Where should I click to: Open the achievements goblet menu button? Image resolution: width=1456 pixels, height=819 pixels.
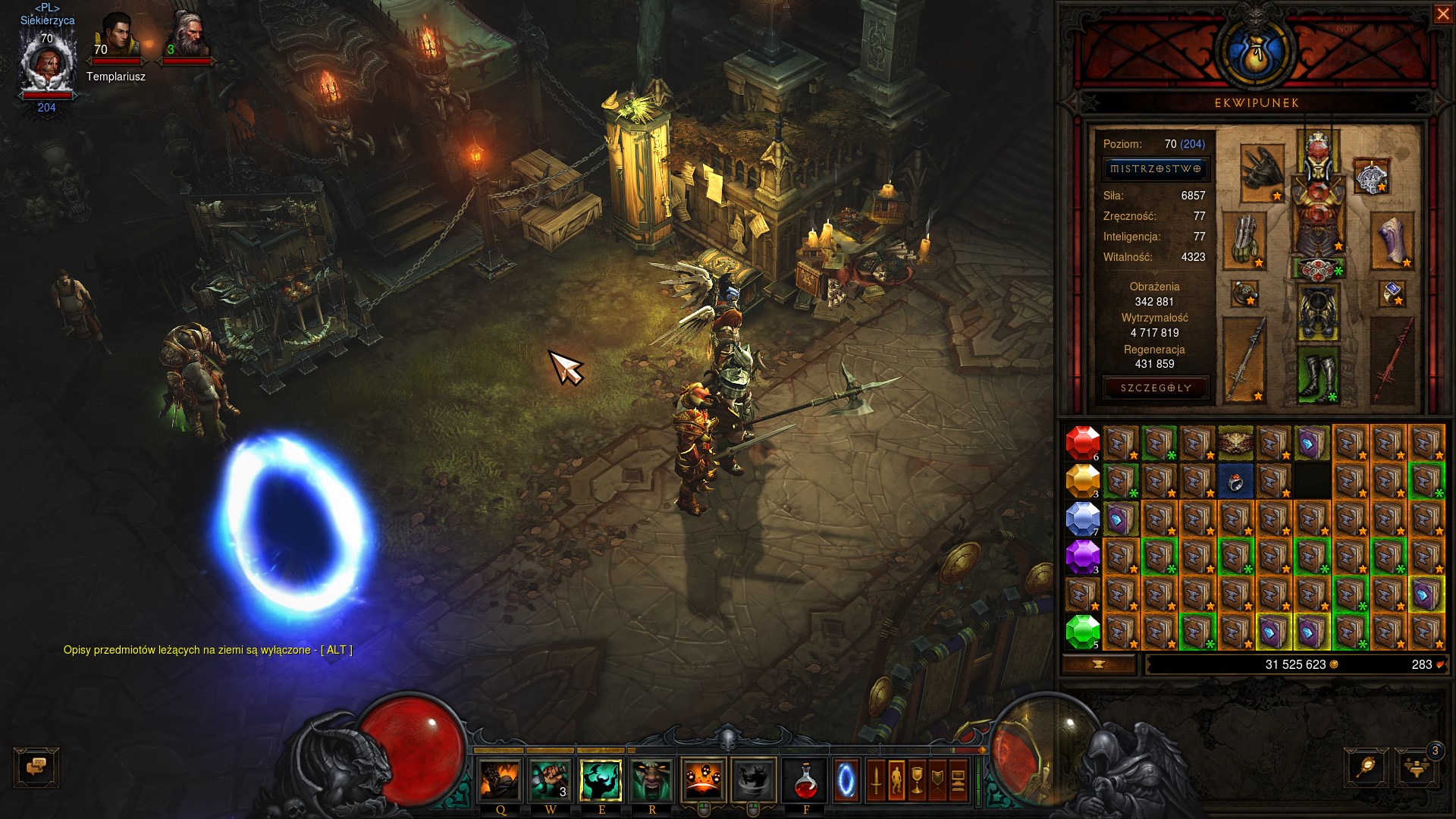coord(917,780)
